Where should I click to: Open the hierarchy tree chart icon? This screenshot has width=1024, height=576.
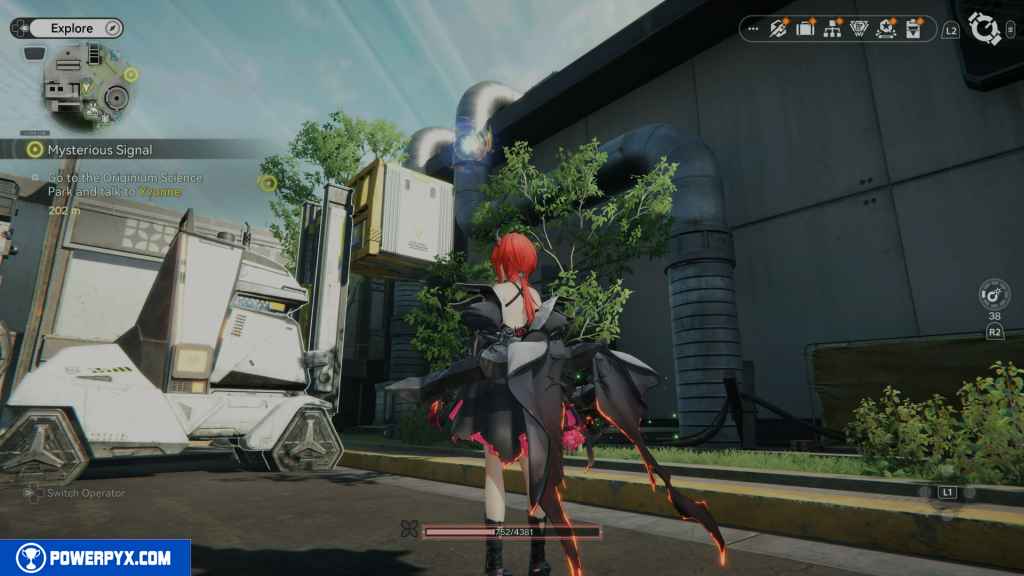[x=832, y=29]
